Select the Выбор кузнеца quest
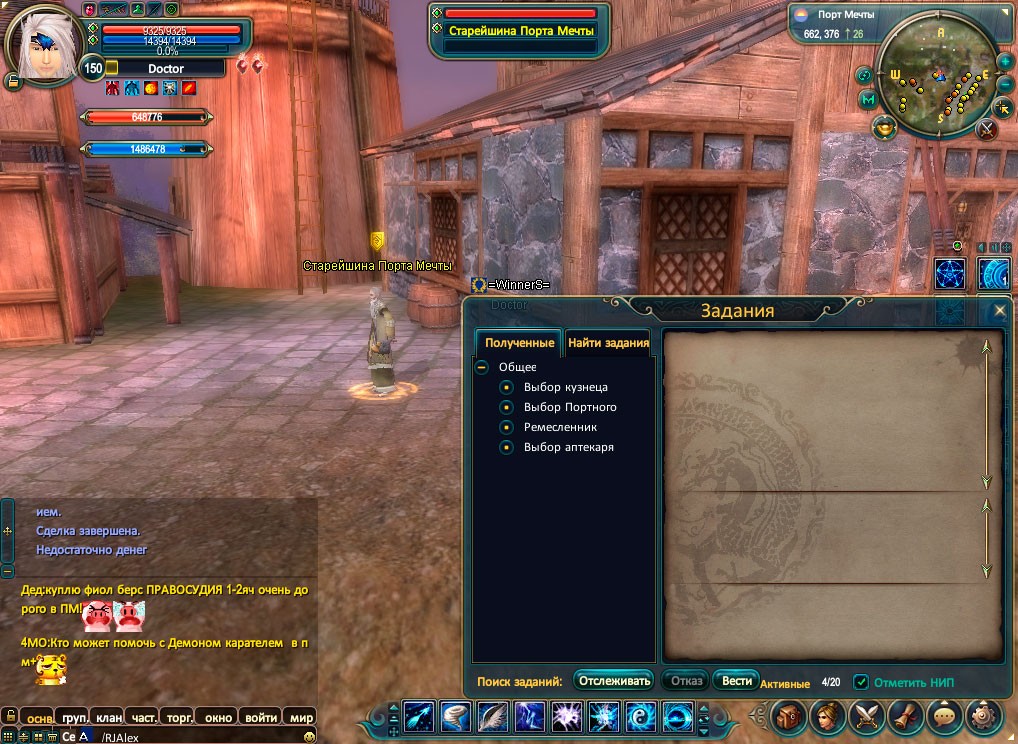Image resolution: width=1018 pixels, height=744 pixels. pos(565,387)
